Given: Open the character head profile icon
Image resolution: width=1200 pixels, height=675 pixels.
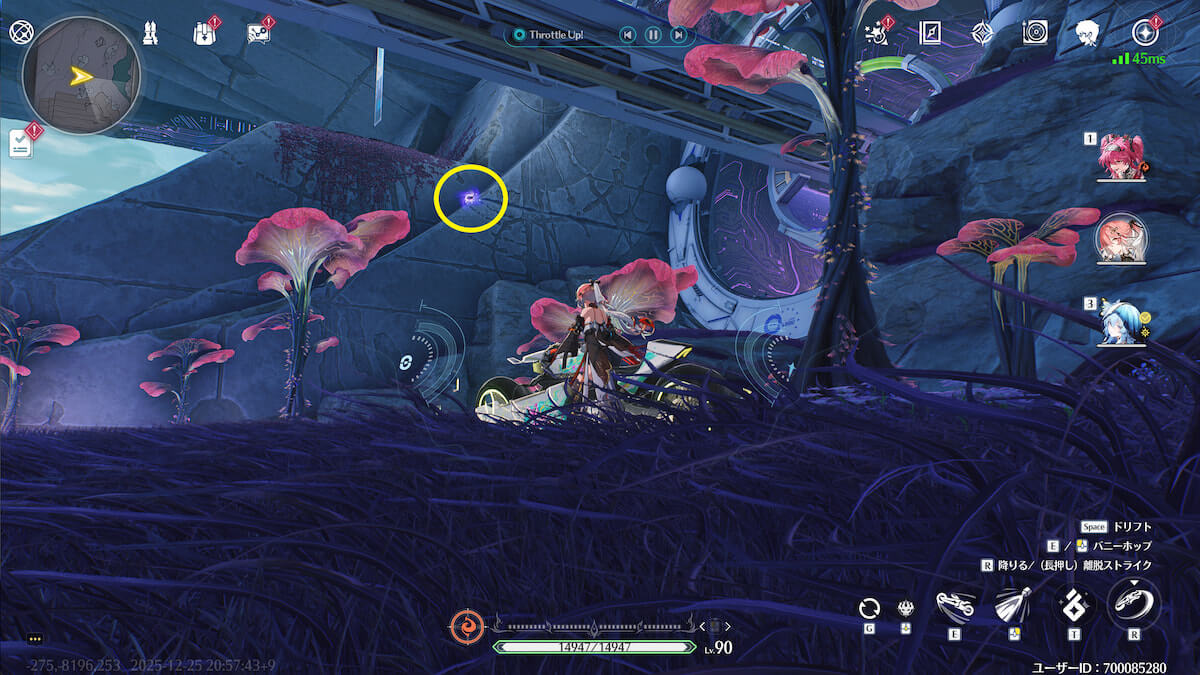Looking at the screenshot, I should (x=1088, y=33).
